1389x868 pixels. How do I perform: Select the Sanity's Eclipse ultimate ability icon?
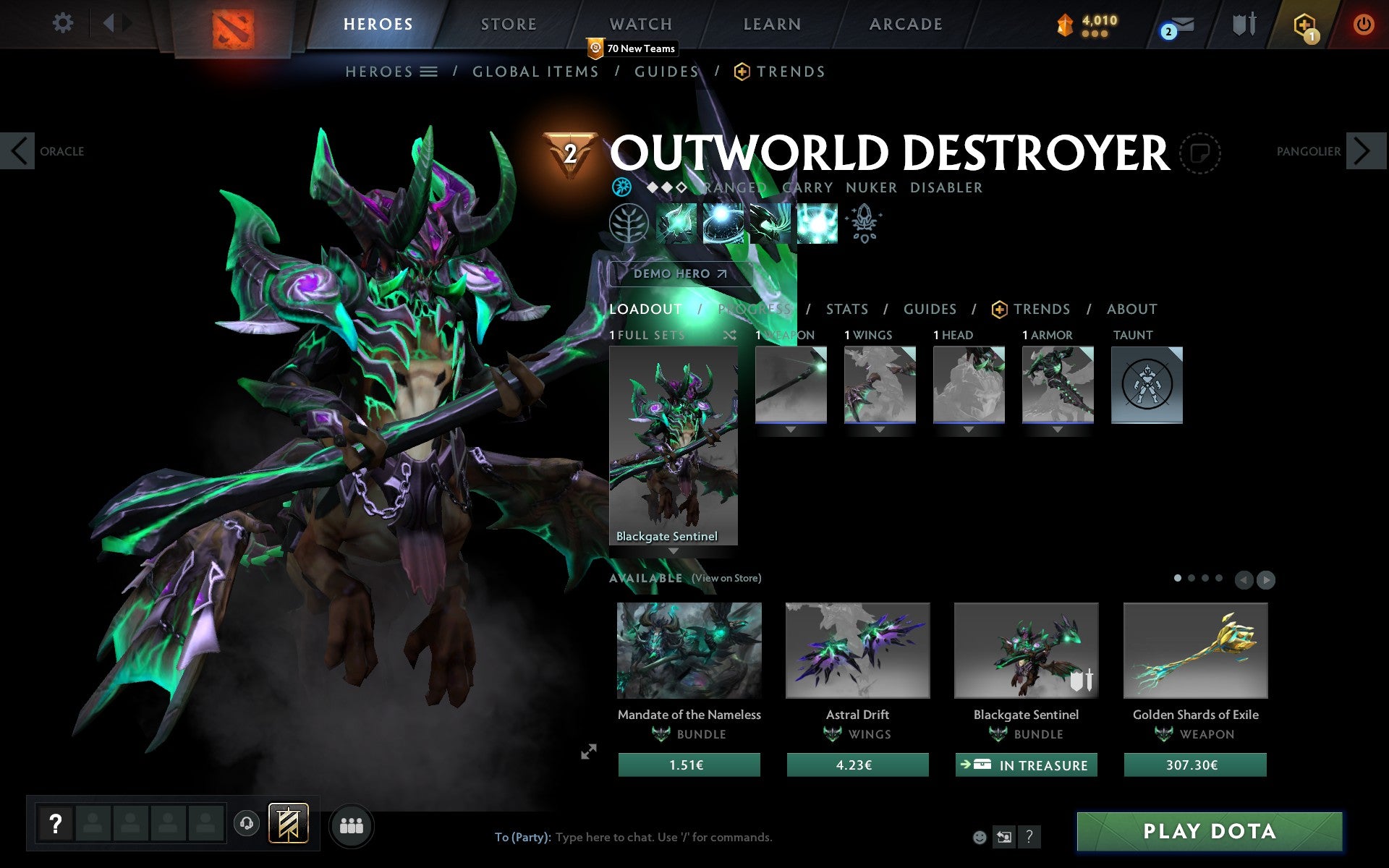(x=817, y=224)
